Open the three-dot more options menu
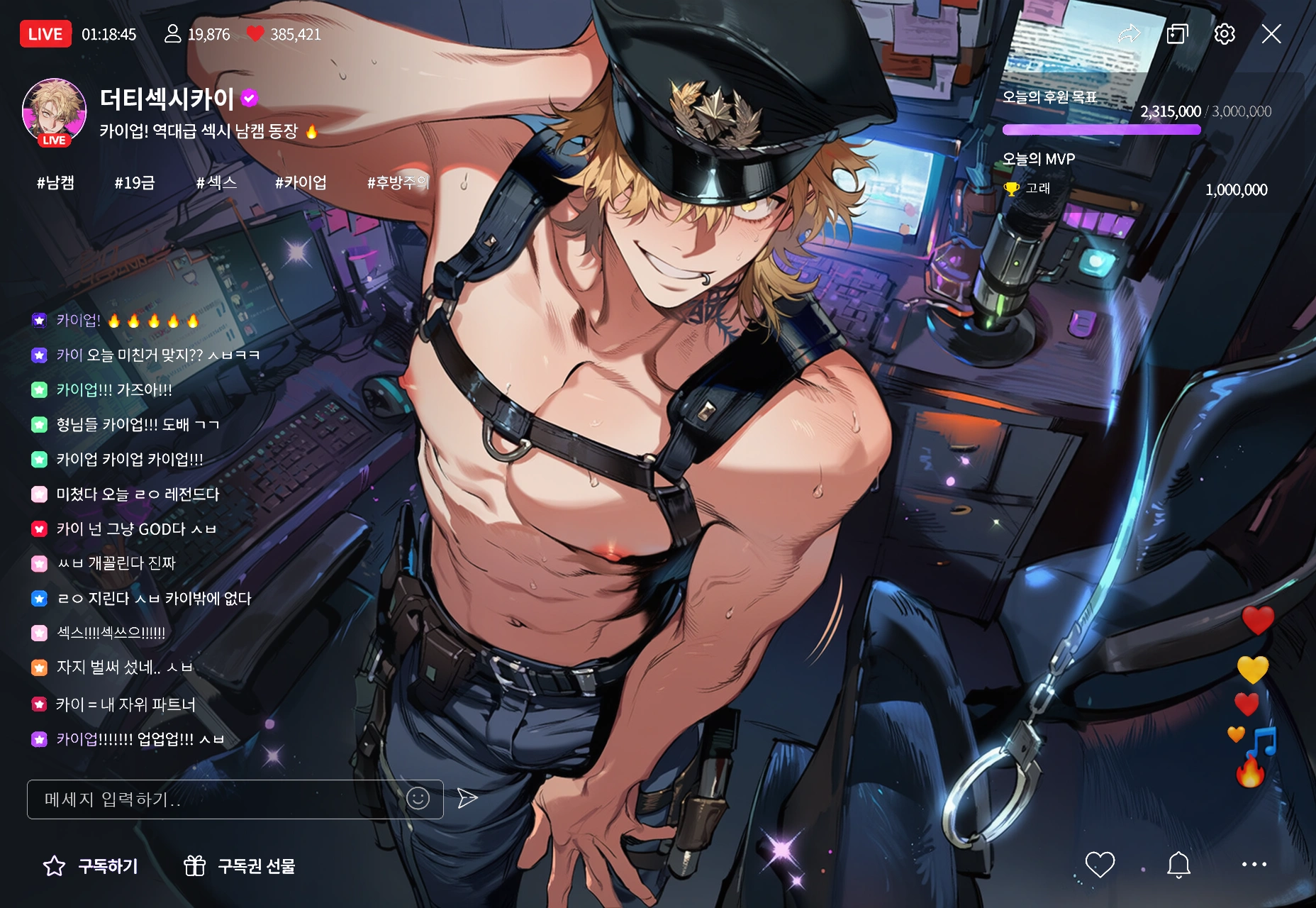This screenshot has height=908, width=1316. [1254, 865]
